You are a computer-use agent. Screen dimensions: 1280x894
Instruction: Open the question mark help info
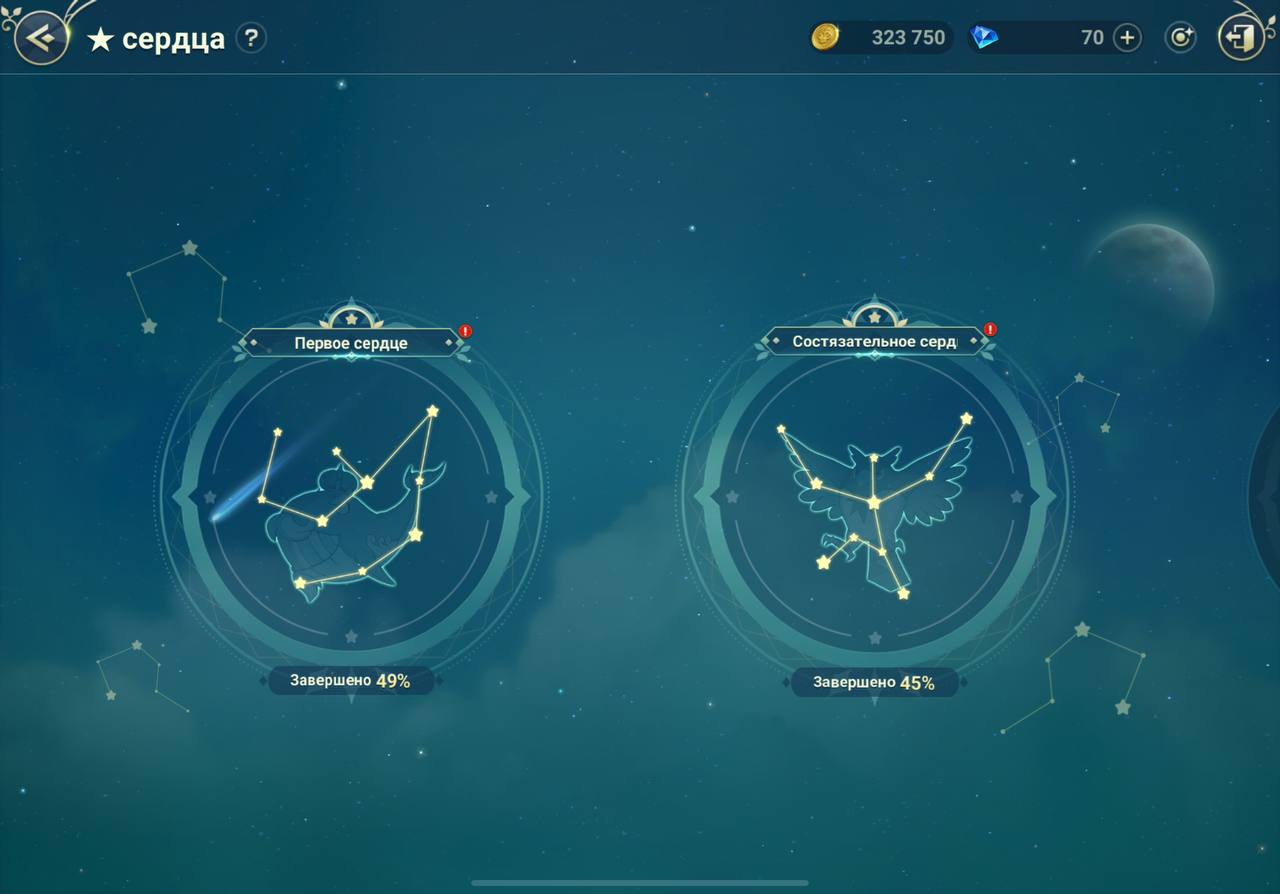click(251, 39)
